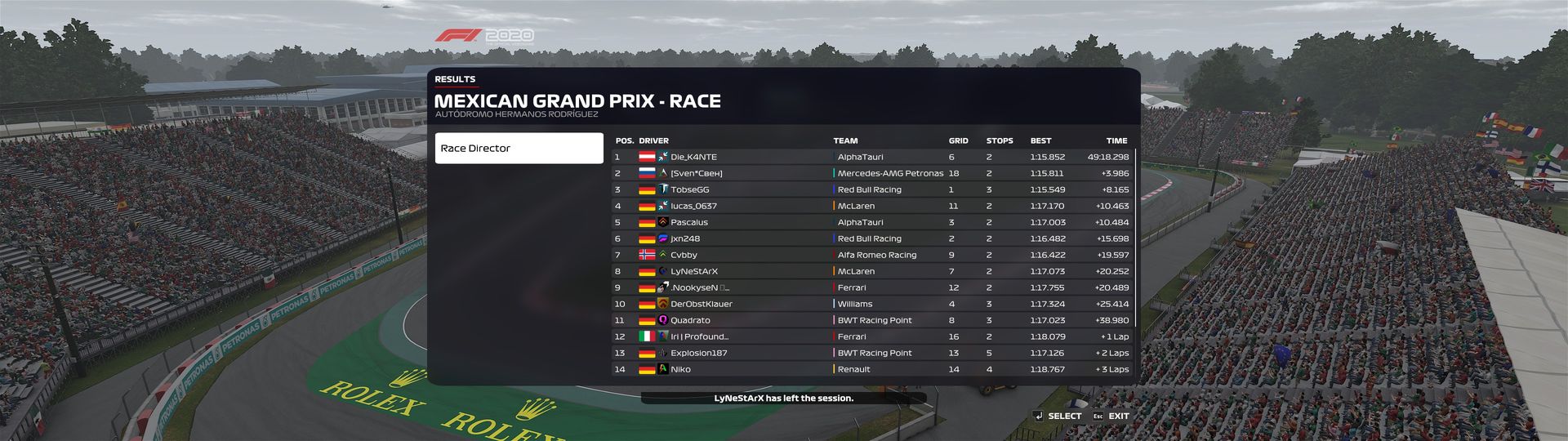
Task: Choose Cvbby's Alfa Romeo Racing row
Action: click(x=871, y=255)
